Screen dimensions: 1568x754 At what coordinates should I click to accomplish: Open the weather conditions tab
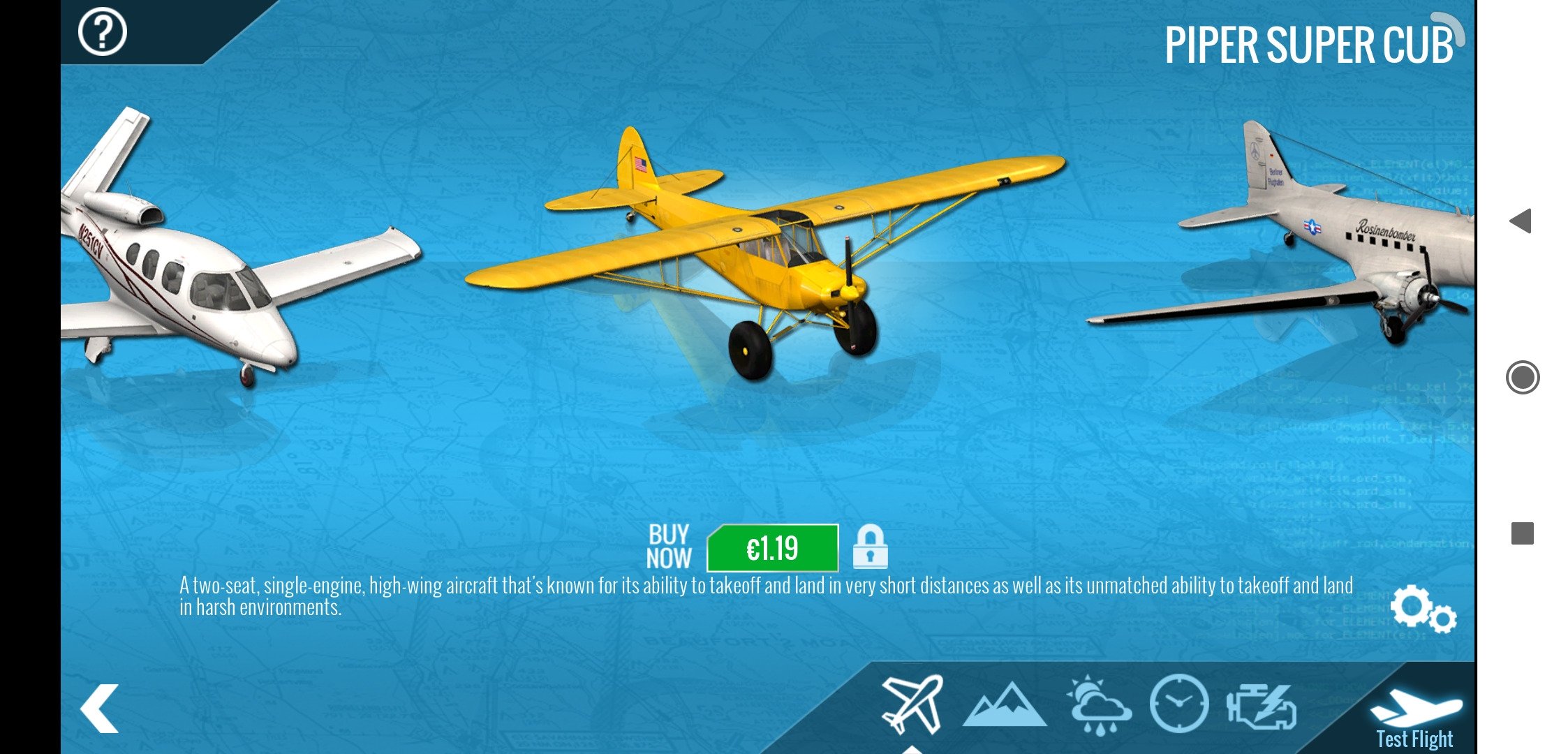tap(1098, 705)
